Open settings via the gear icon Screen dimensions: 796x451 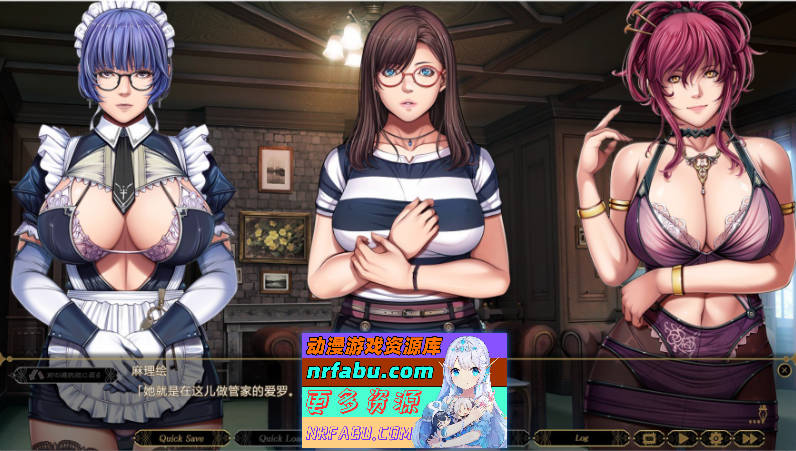[715, 437]
